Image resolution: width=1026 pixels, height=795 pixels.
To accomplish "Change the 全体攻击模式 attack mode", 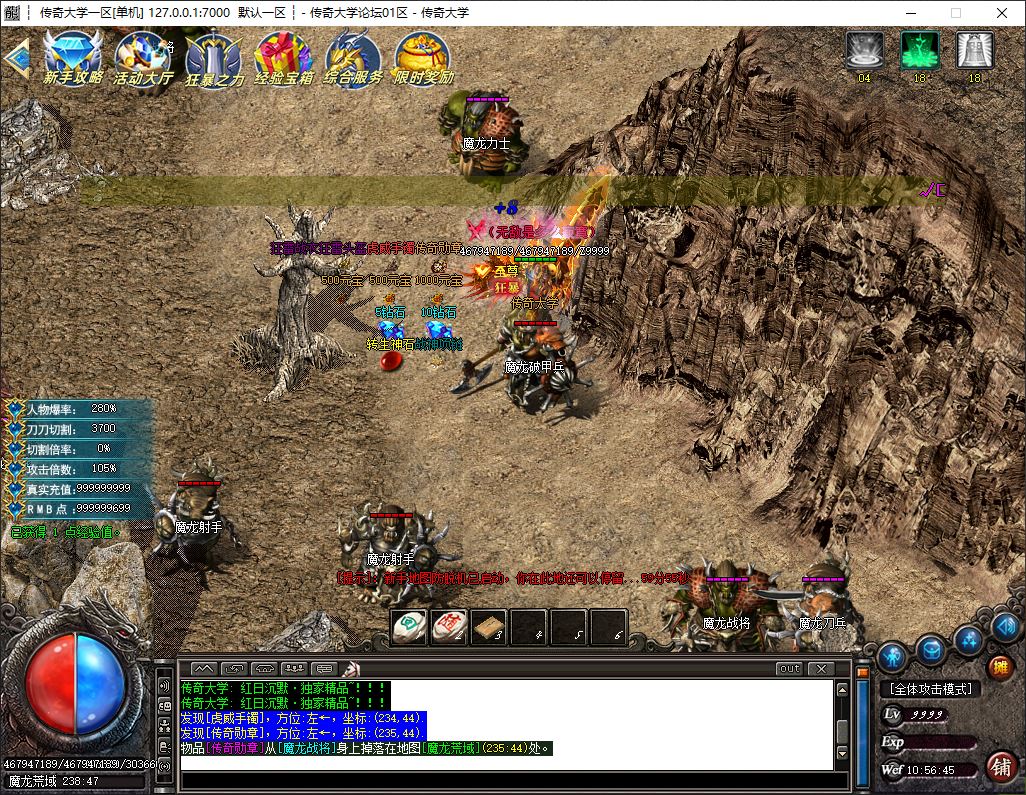I will point(930,689).
